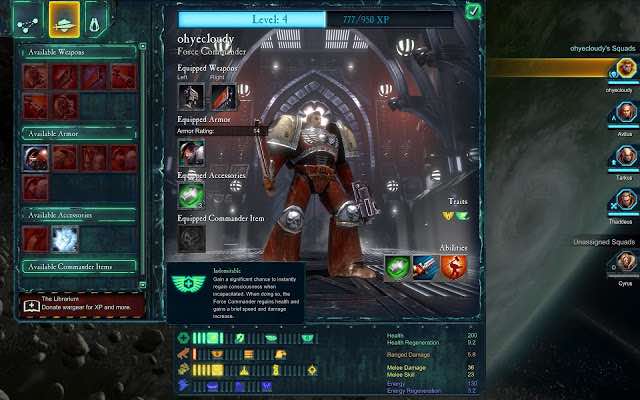The image size is (640, 400).
Task: Confirm with the green checkmark button
Action: click(x=473, y=12)
